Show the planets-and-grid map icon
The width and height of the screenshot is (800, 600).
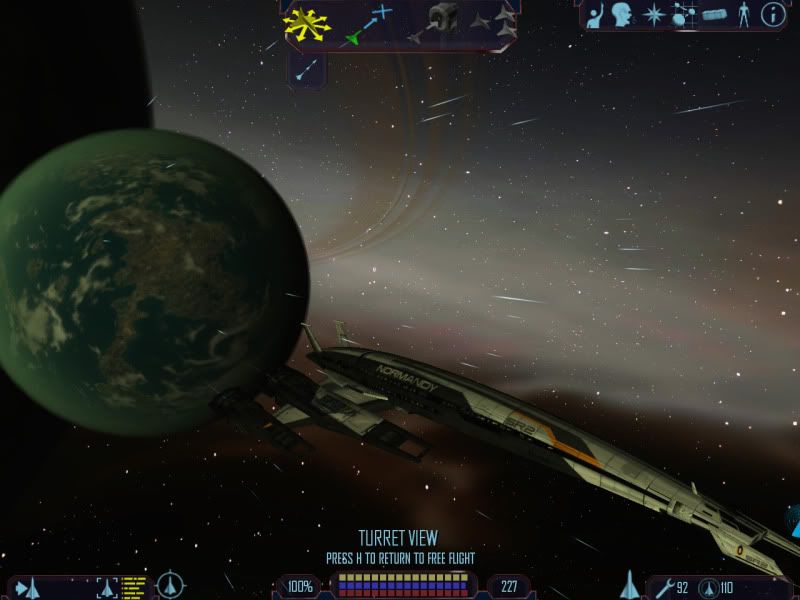(684, 14)
